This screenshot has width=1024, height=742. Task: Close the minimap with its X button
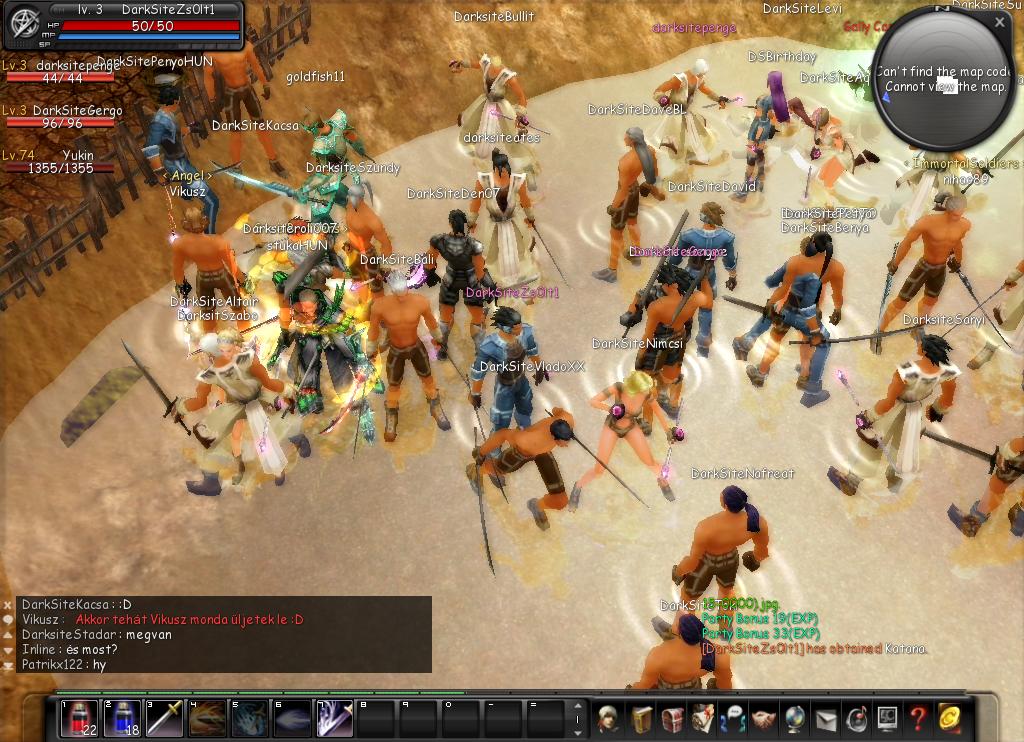coord(1000,21)
